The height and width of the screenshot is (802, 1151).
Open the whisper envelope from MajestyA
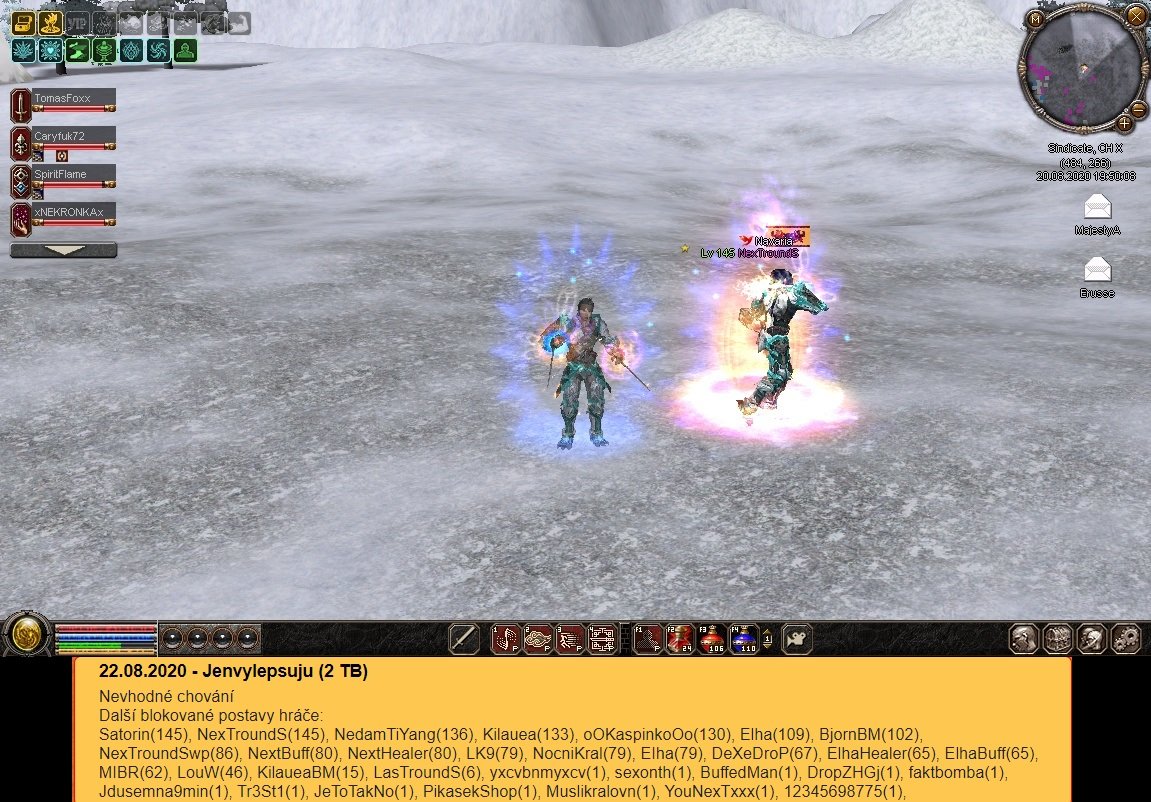click(1098, 207)
